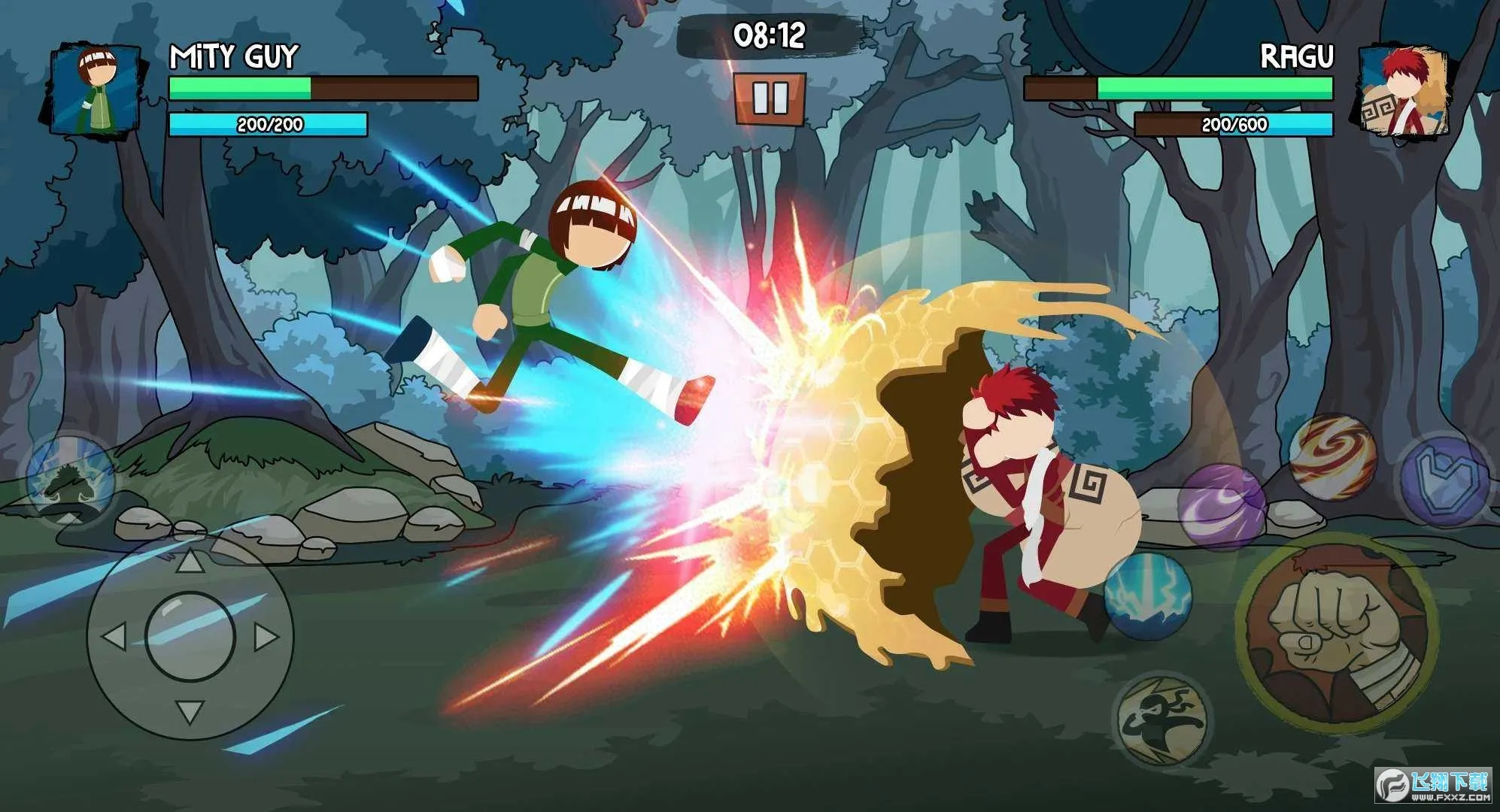Image resolution: width=1500 pixels, height=812 pixels.
Task: Click the down arrow on the movement pad
Action: tap(190, 710)
